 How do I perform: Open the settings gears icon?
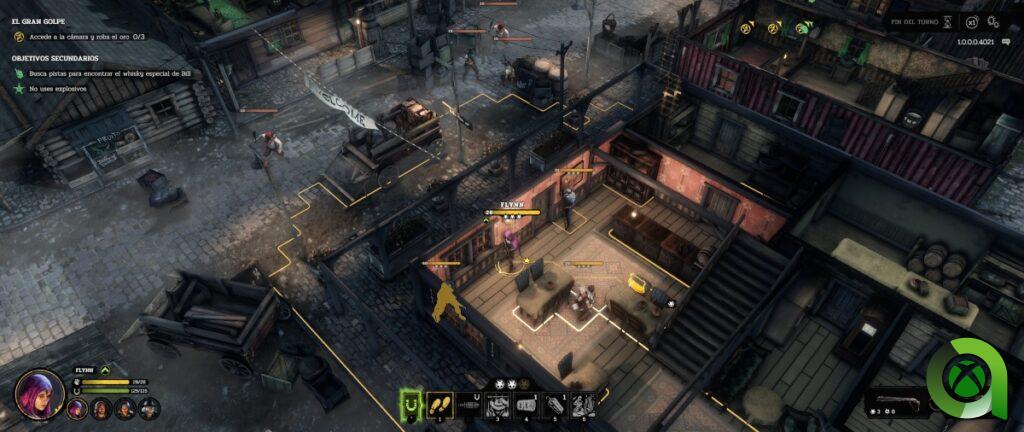coord(994,20)
